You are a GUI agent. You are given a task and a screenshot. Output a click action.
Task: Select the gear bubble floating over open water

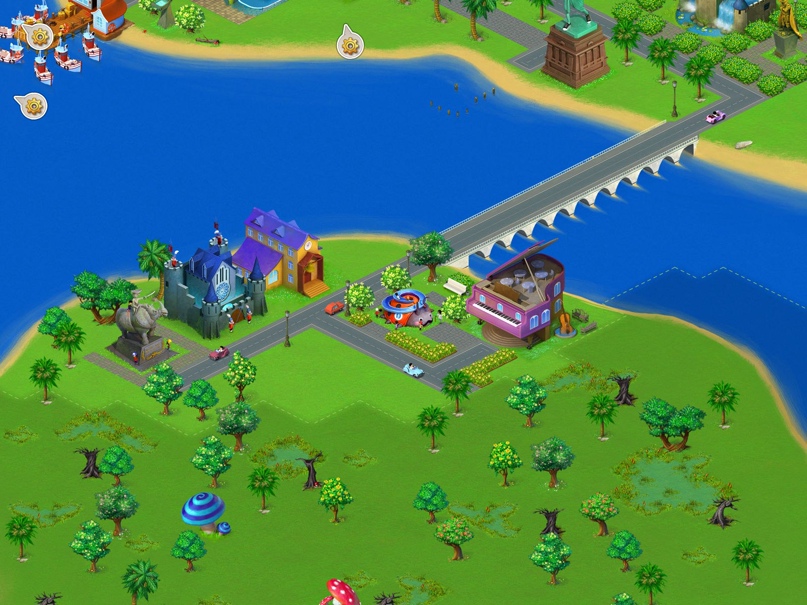click(32, 105)
